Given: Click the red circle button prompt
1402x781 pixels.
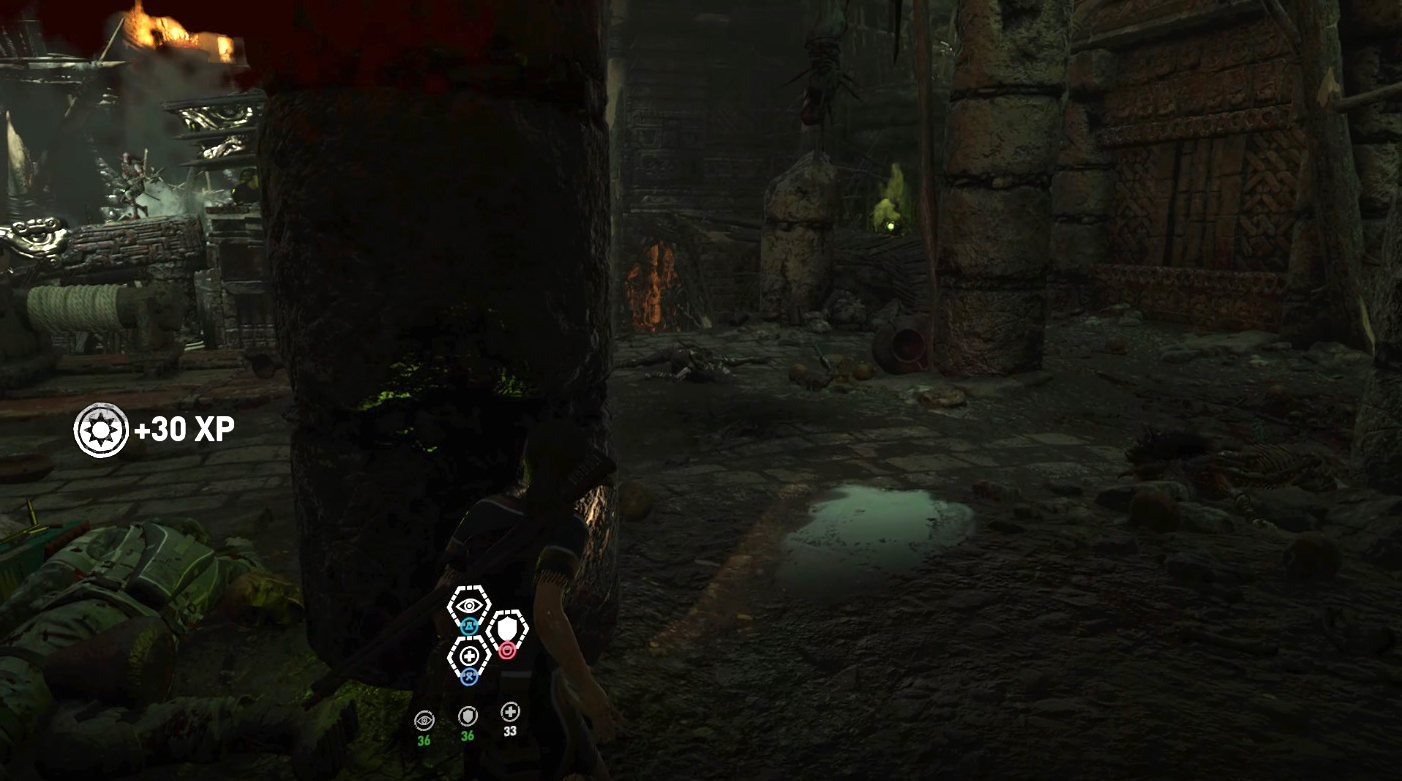Looking at the screenshot, I should tap(506, 651).
